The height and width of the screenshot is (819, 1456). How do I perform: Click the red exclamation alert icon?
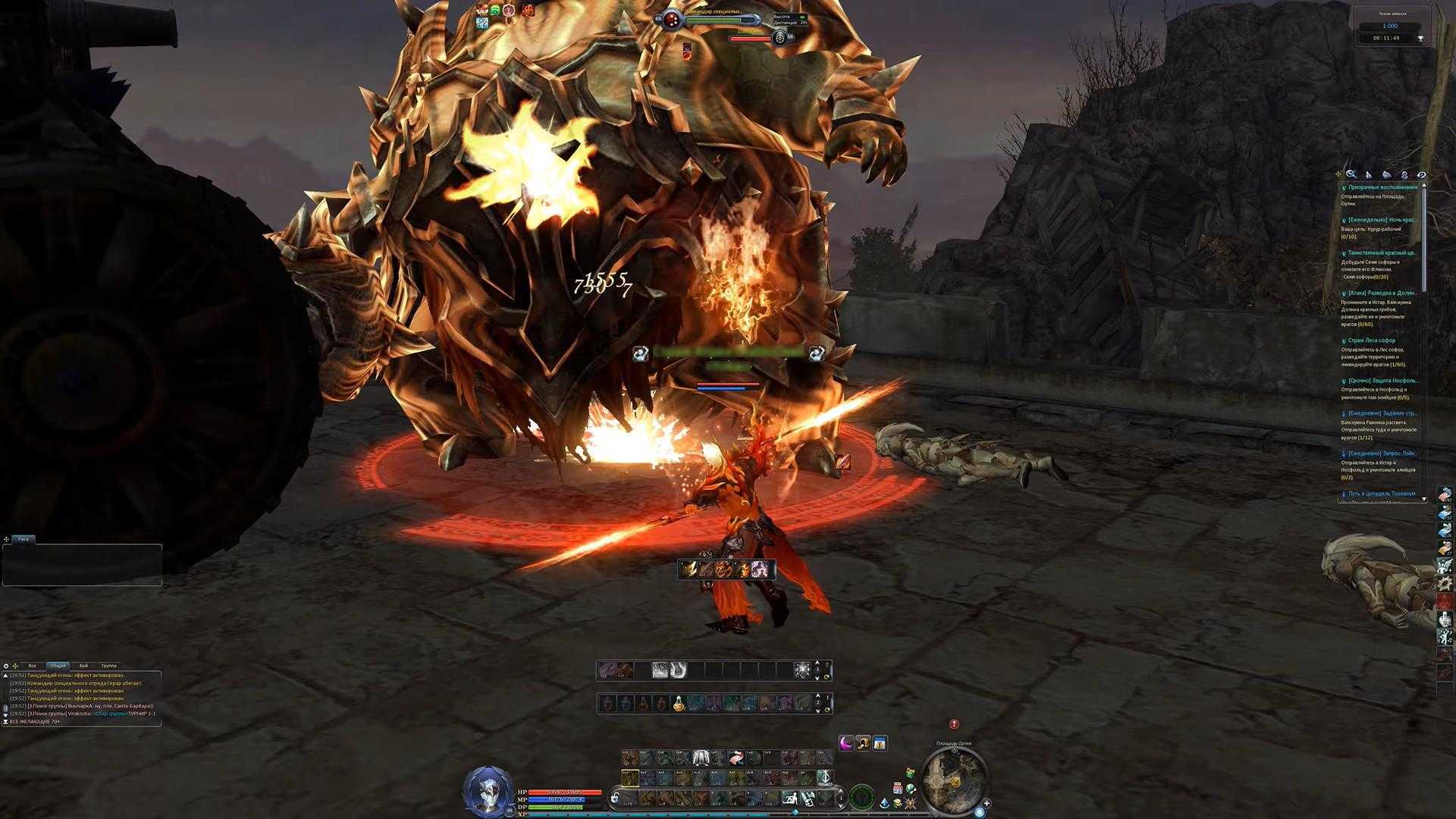pyautogui.click(x=954, y=724)
